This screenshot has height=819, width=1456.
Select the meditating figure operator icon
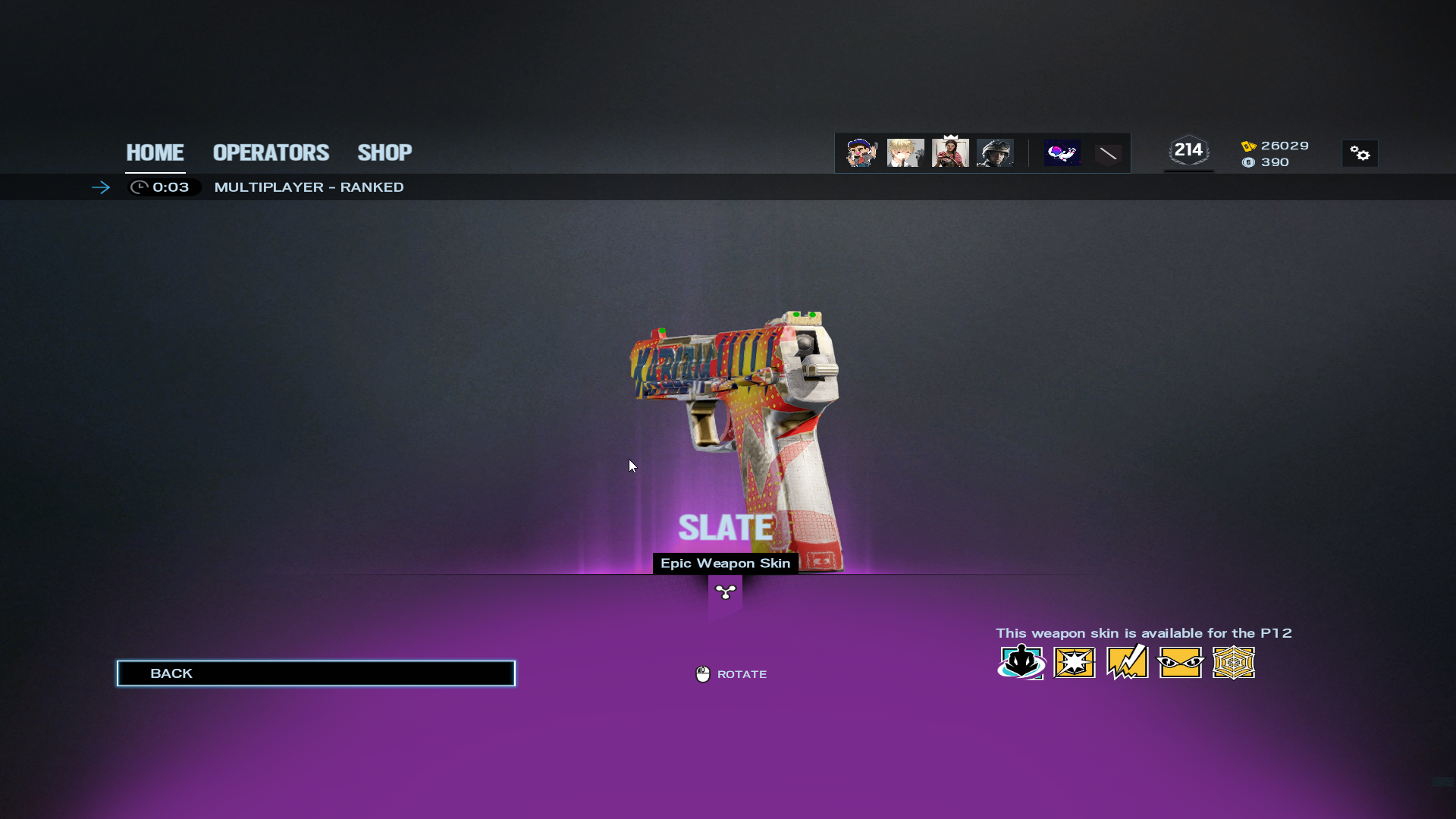click(1021, 663)
